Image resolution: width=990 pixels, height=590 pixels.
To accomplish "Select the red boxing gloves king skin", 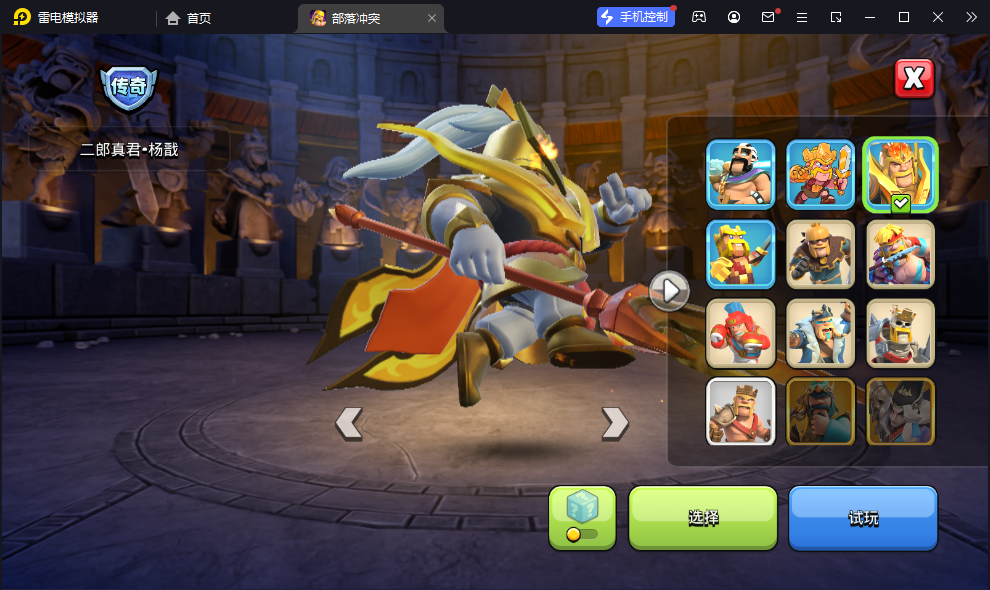I will click(x=741, y=333).
